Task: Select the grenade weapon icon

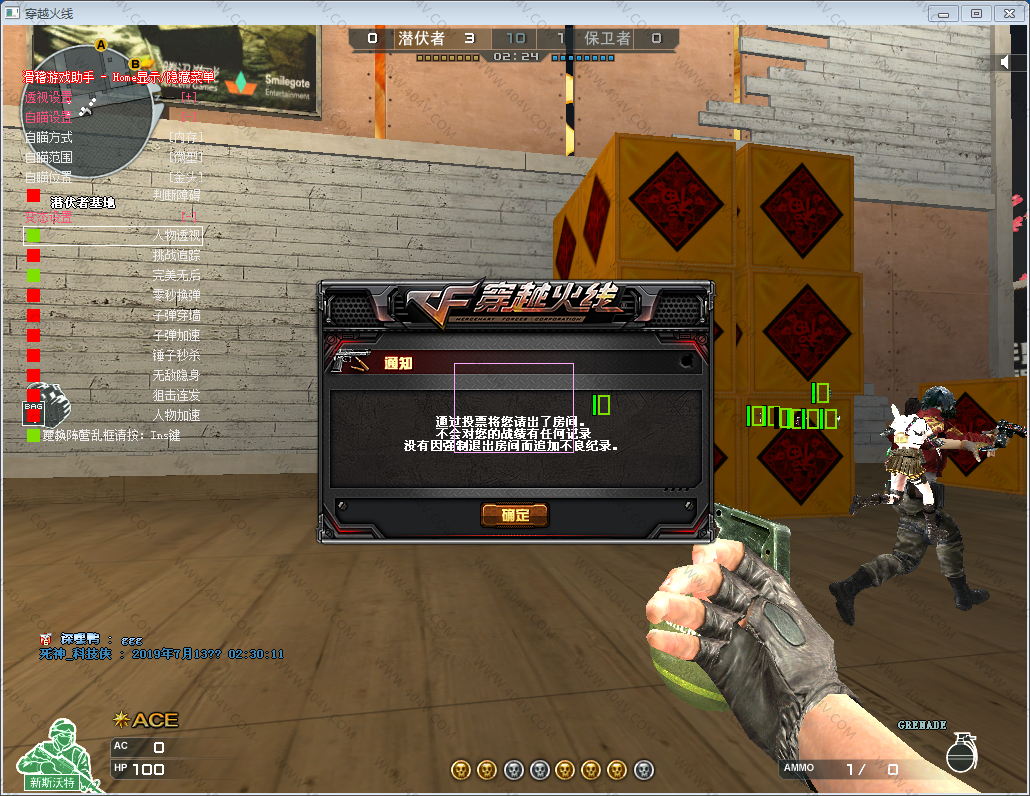Action: pyautogui.click(x=960, y=752)
